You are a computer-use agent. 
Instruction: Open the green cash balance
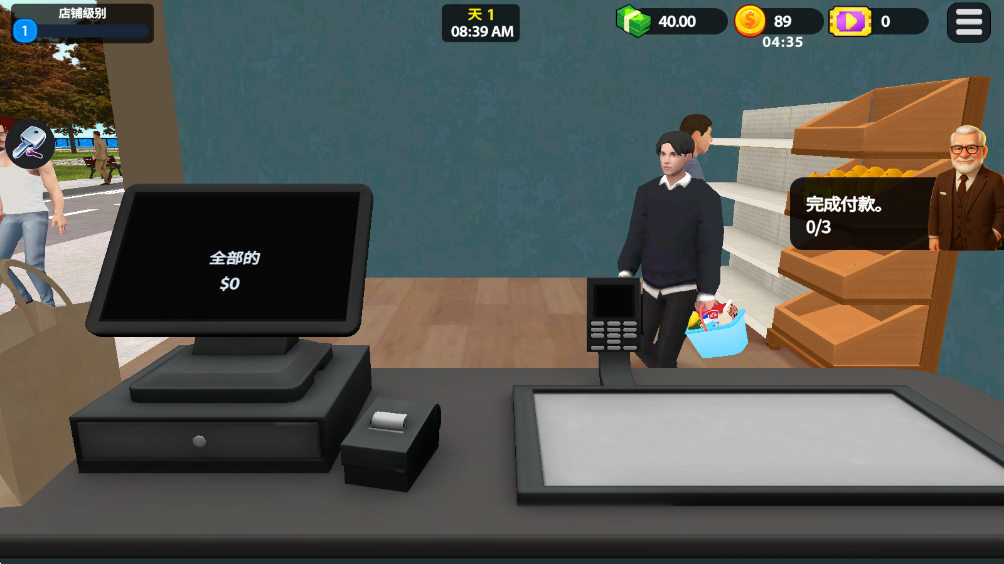[x=672, y=21]
